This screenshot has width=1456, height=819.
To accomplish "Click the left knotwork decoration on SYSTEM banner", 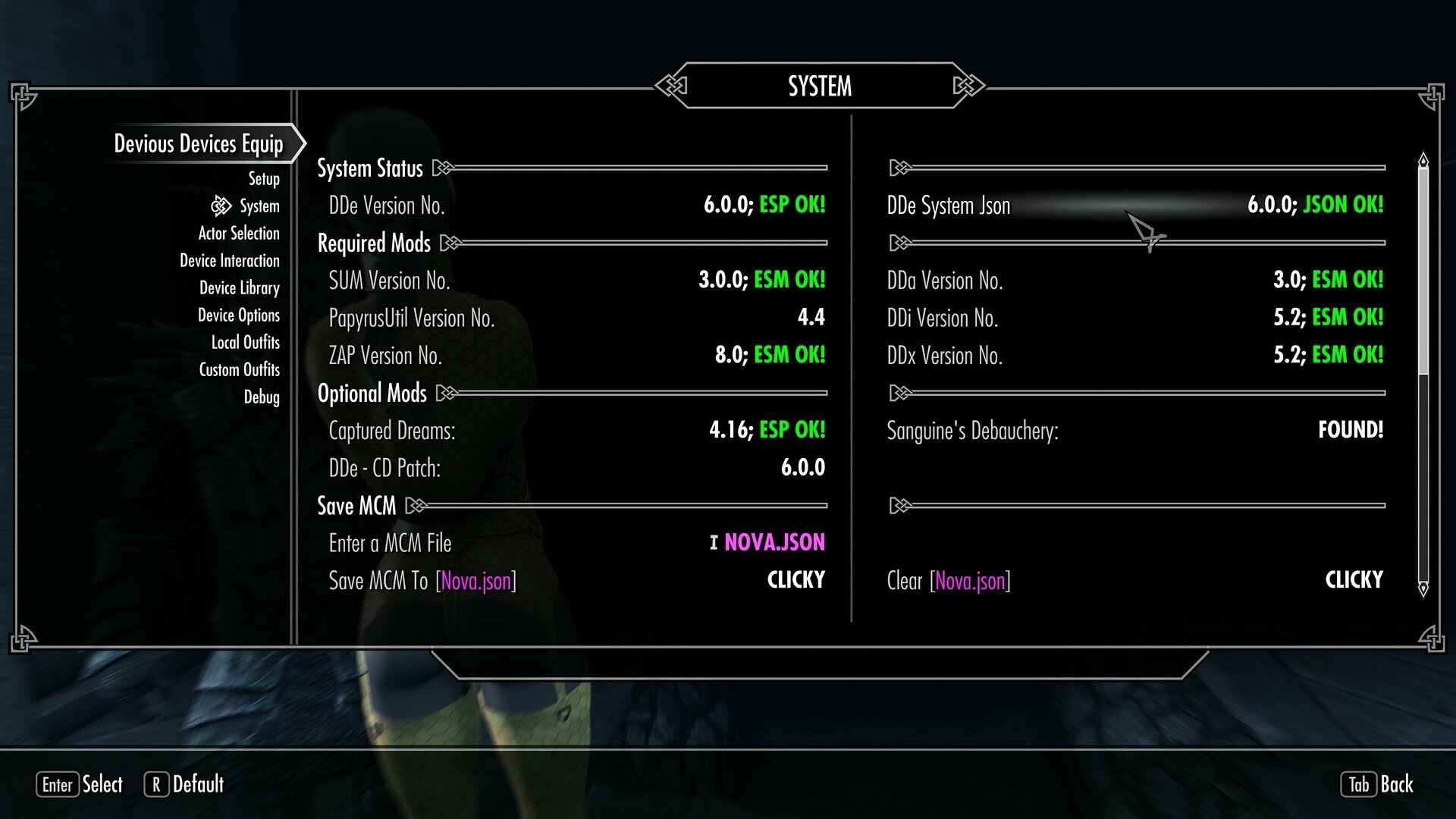I will (670, 86).
